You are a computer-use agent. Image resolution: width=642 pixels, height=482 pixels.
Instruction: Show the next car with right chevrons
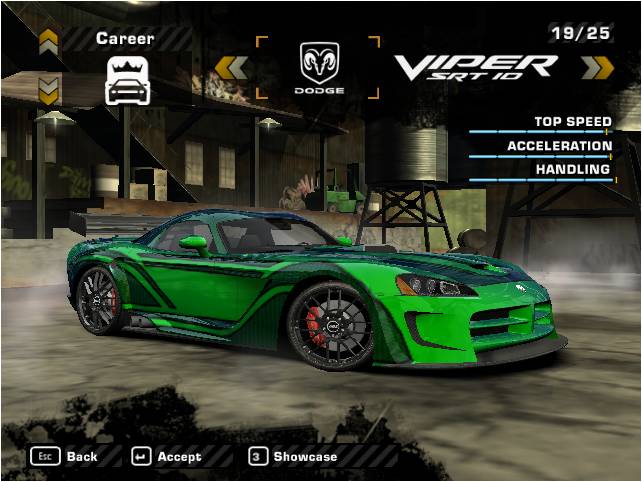click(597, 67)
